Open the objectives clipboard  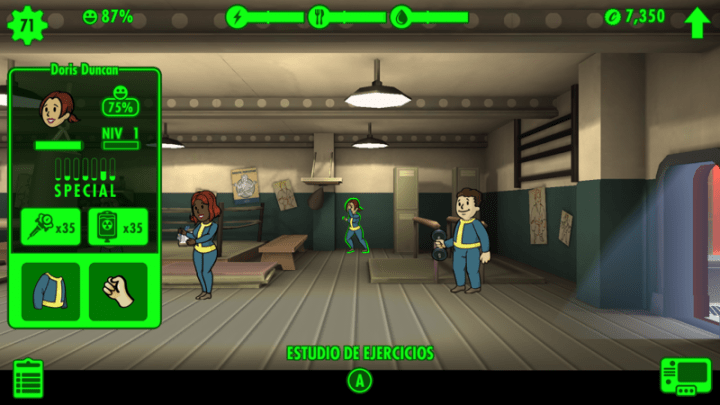tap(28, 378)
